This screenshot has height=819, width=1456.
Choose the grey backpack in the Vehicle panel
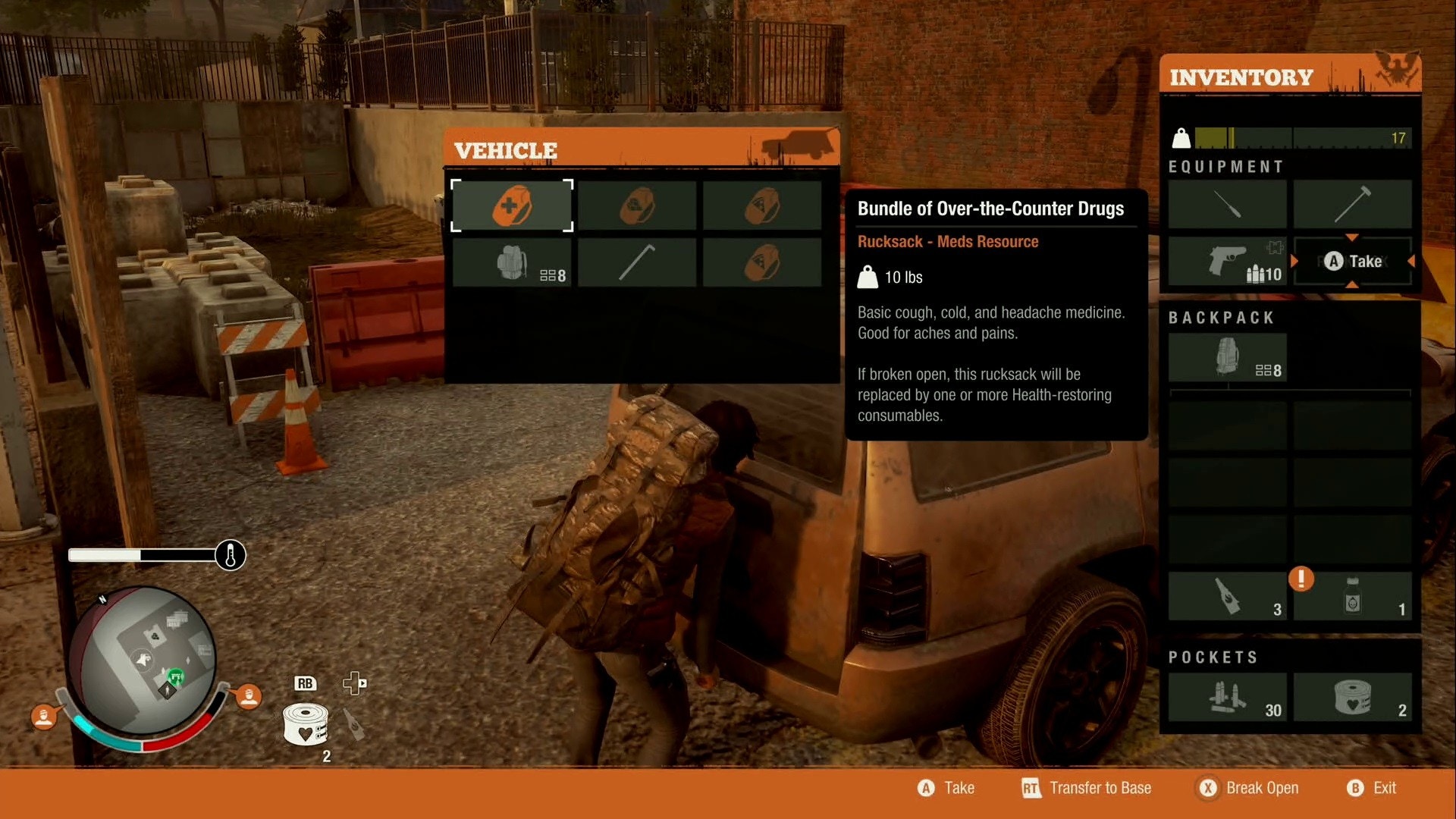(512, 263)
